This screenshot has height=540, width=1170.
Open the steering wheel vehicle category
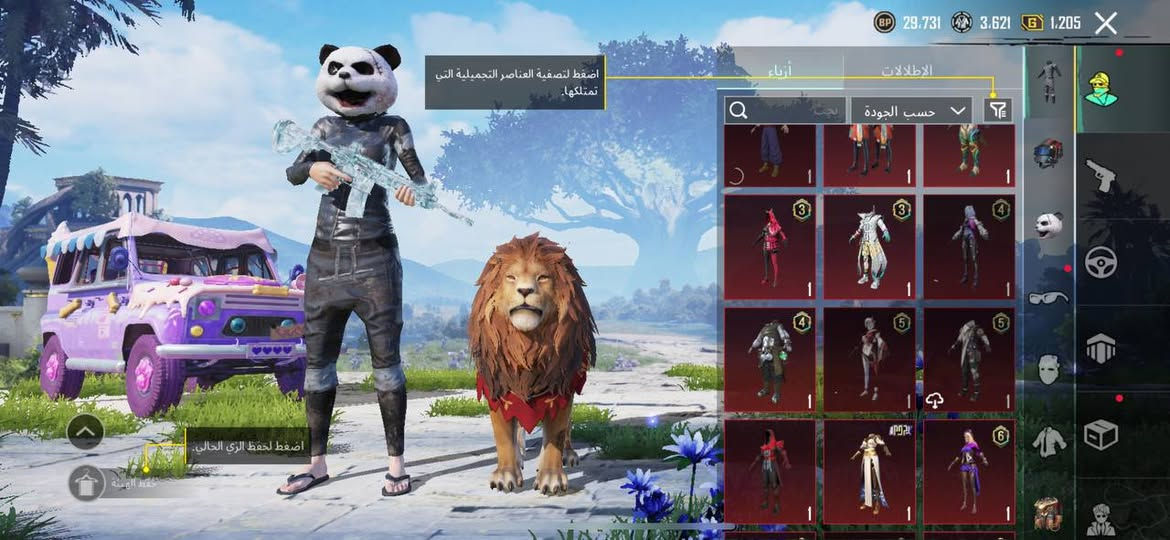click(x=1101, y=262)
